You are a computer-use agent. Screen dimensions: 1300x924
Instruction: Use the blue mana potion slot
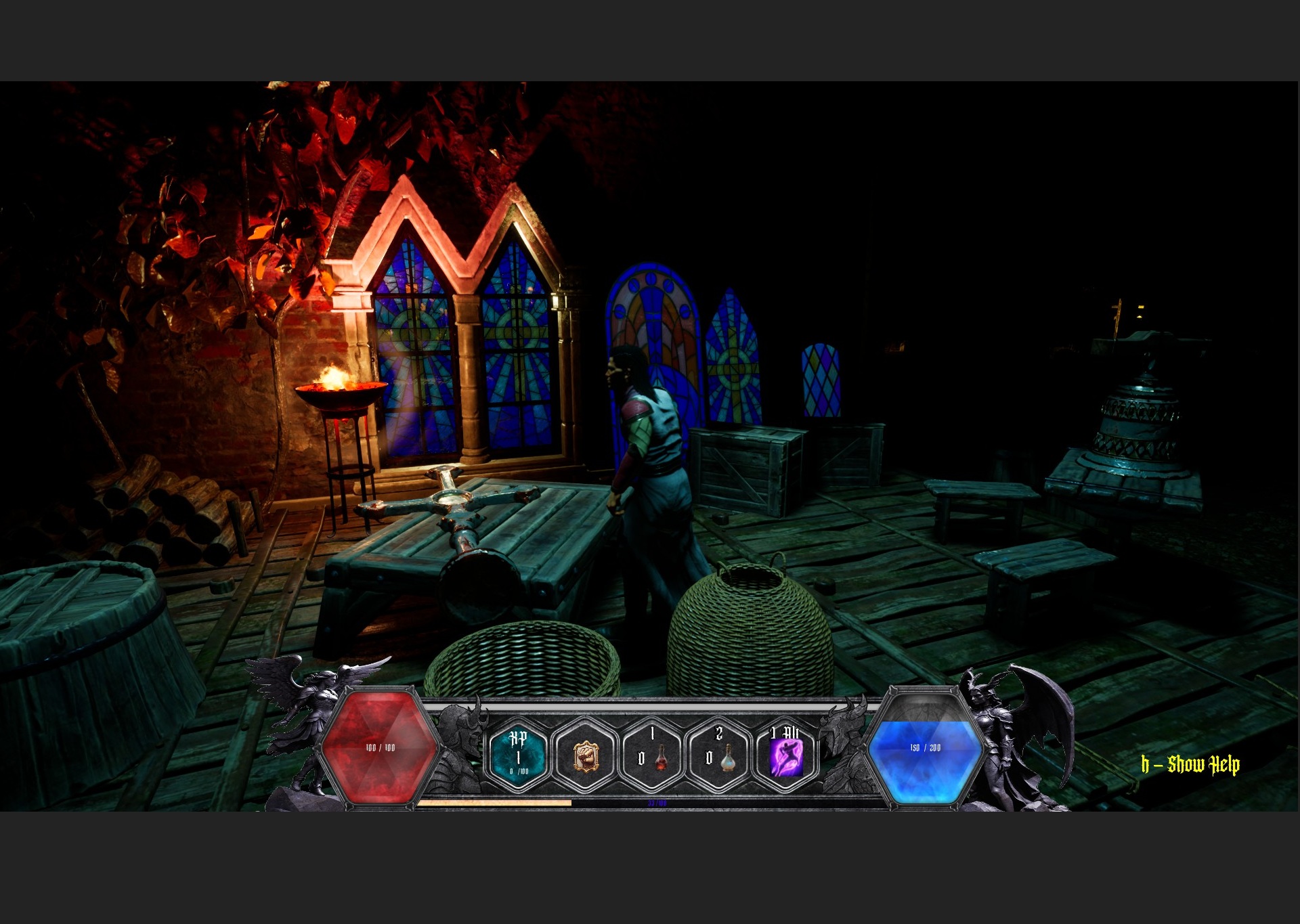click(x=719, y=755)
